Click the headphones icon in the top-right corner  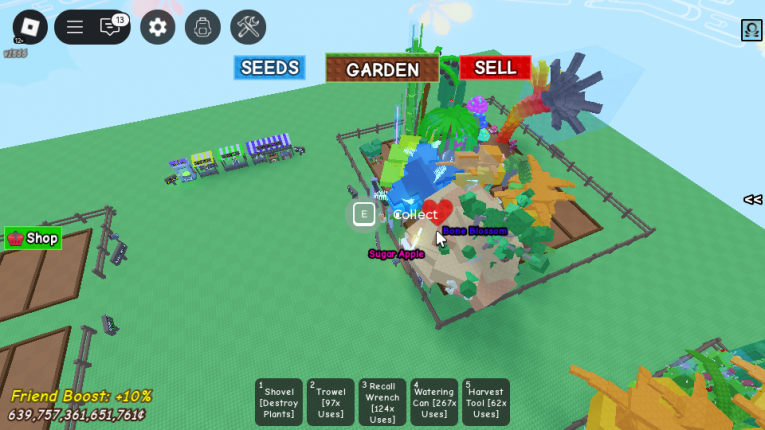pyautogui.click(x=751, y=30)
